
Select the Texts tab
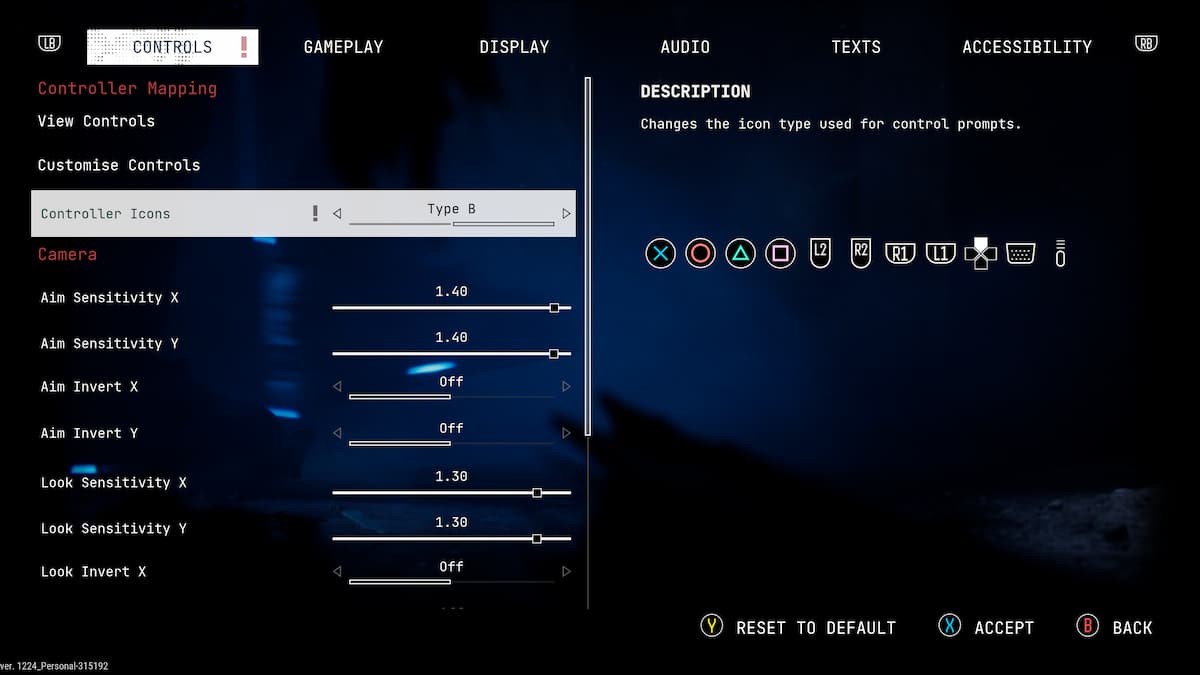click(x=856, y=47)
